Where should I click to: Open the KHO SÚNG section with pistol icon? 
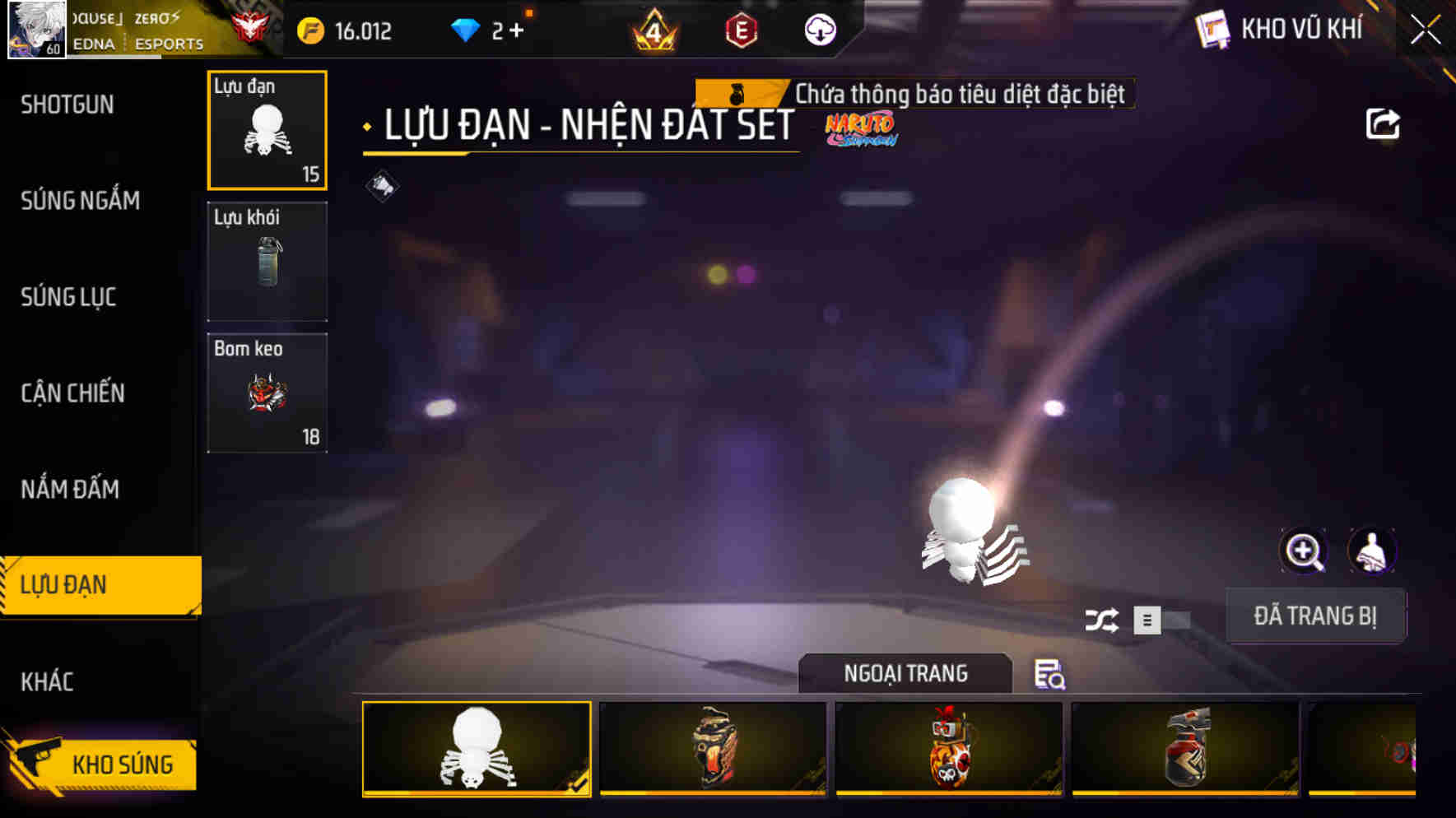point(111,764)
